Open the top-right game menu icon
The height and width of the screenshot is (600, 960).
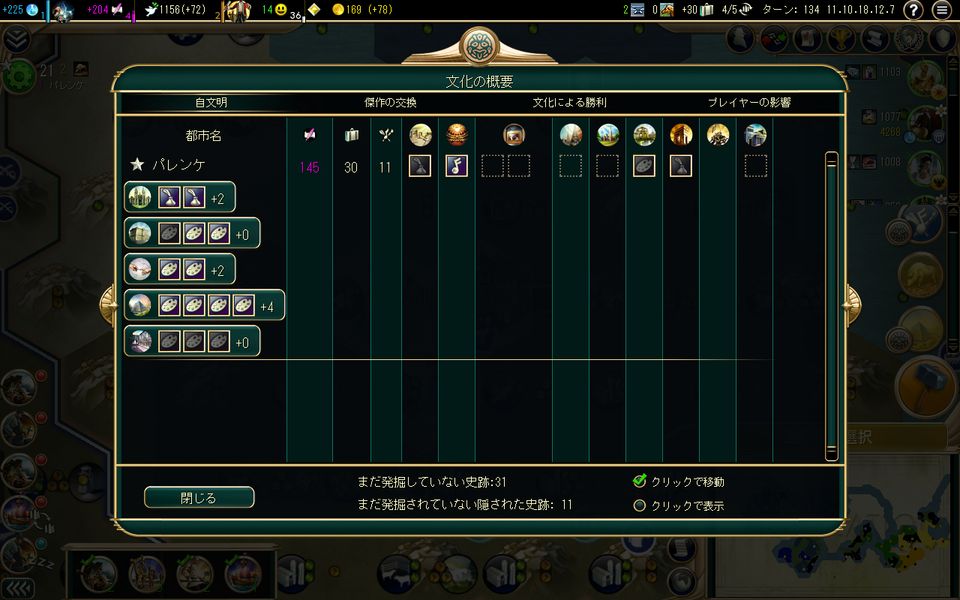[x=941, y=11]
